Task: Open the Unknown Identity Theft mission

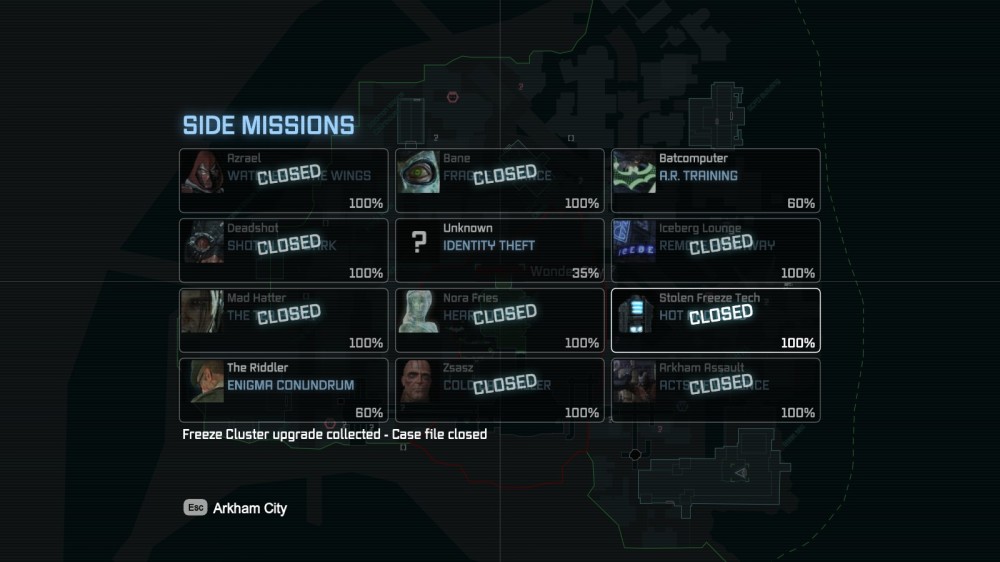Action: 500,250
